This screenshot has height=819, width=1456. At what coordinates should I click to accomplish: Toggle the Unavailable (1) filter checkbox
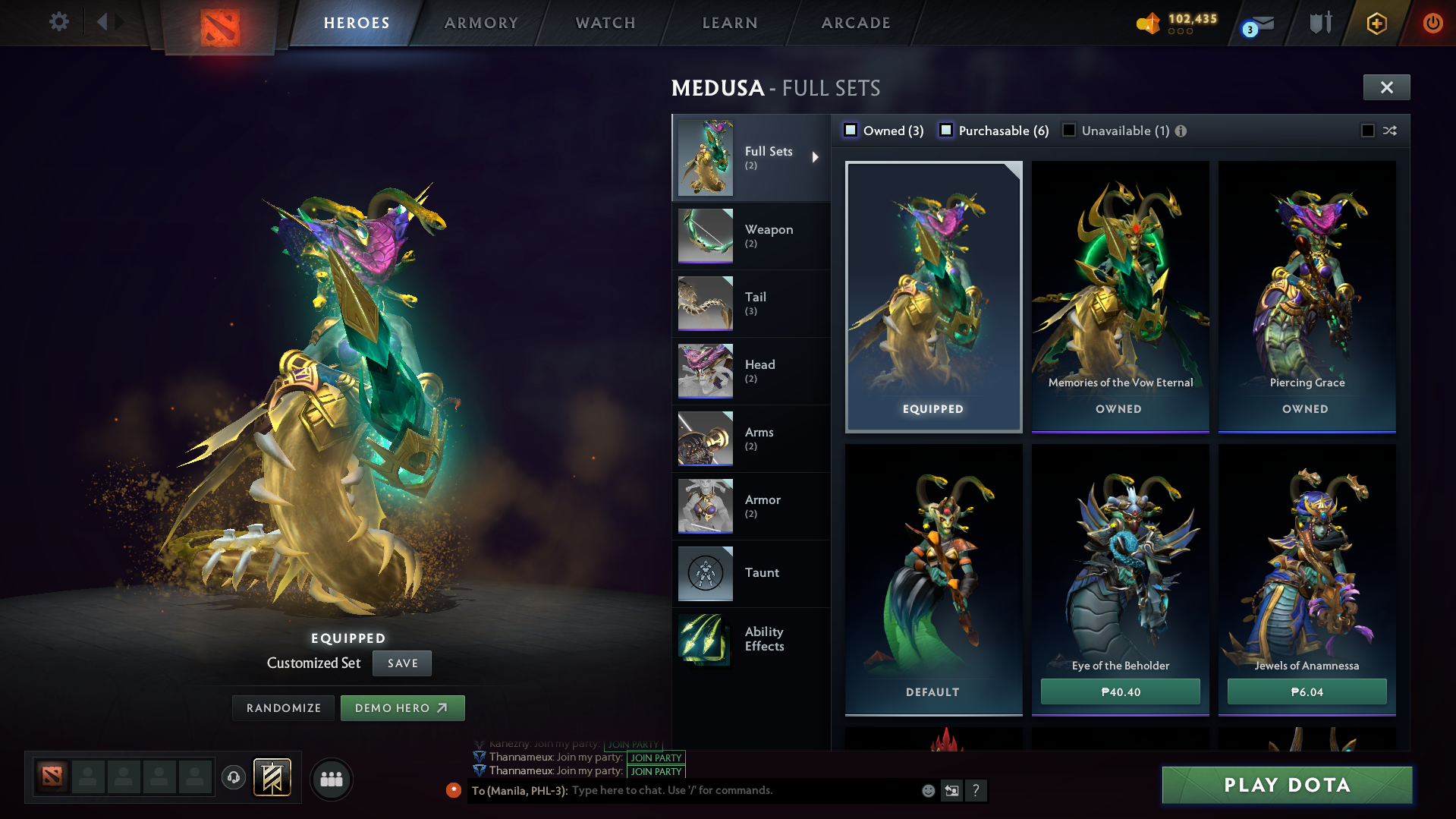click(1069, 131)
